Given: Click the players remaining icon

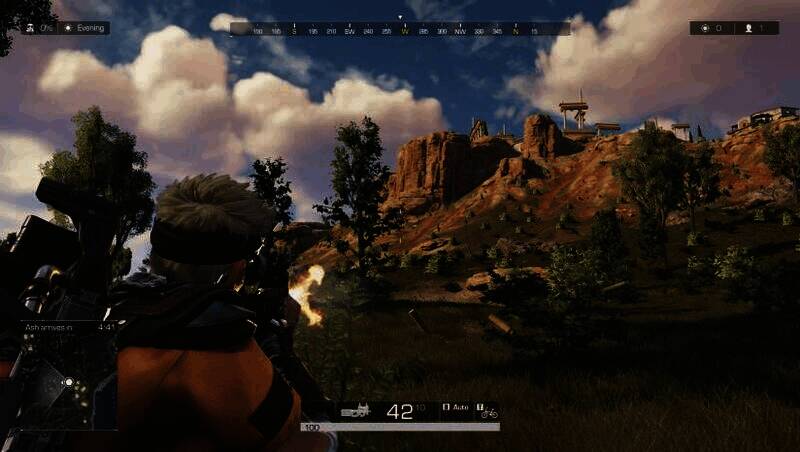Looking at the screenshot, I should [748, 29].
